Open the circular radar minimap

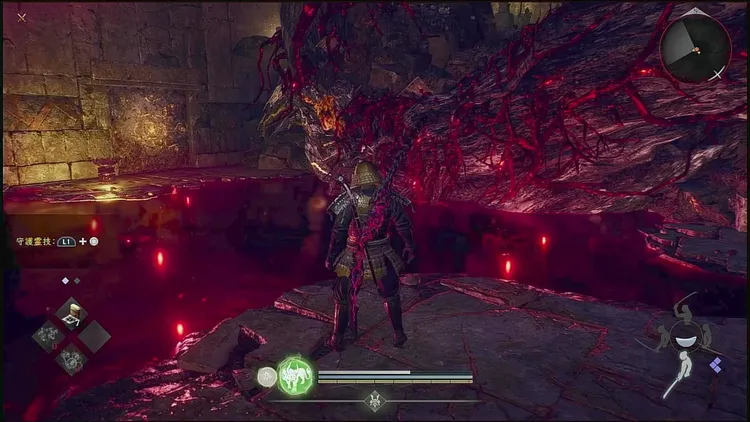pyautogui.click(x=695, y=44)
